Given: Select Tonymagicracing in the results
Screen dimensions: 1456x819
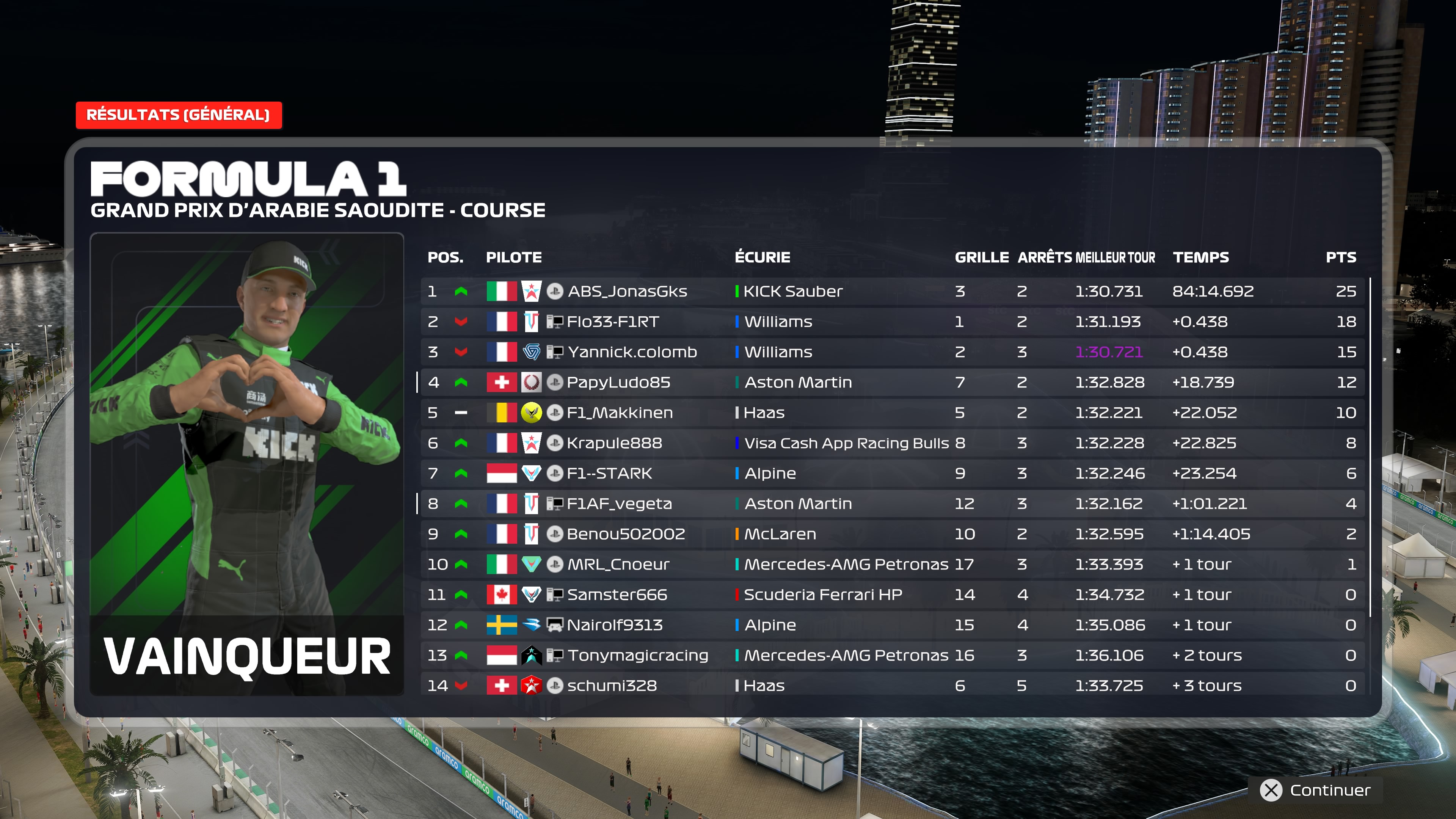Looking at the screenshot, I should (x=637, y=655).
